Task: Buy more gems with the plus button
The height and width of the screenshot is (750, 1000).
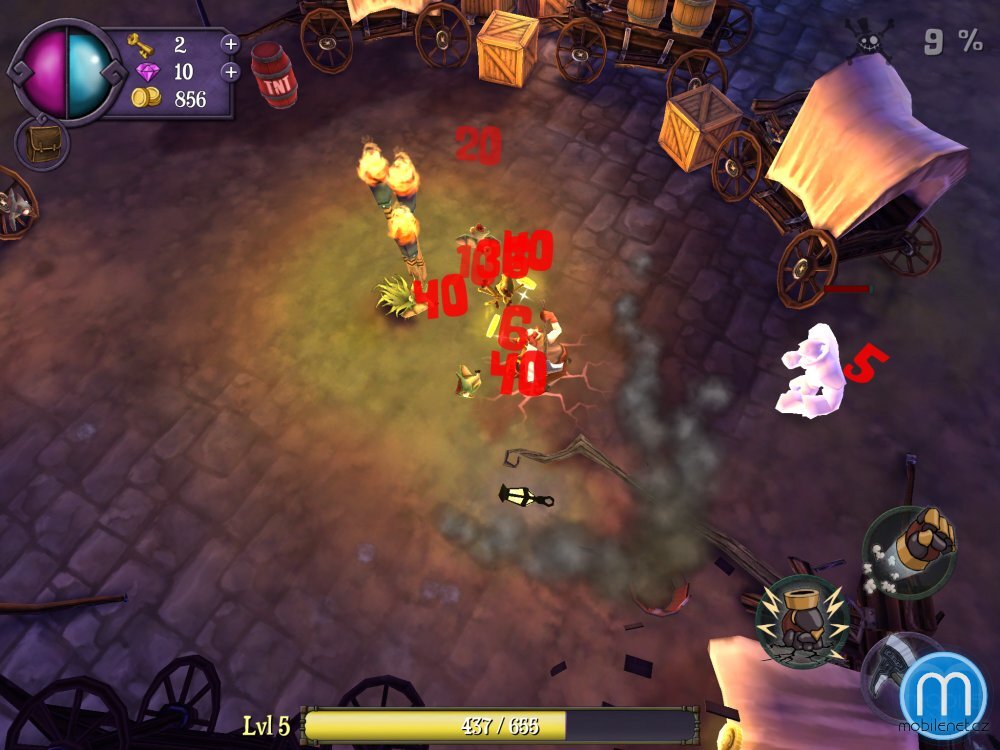Action: (230, 72)
